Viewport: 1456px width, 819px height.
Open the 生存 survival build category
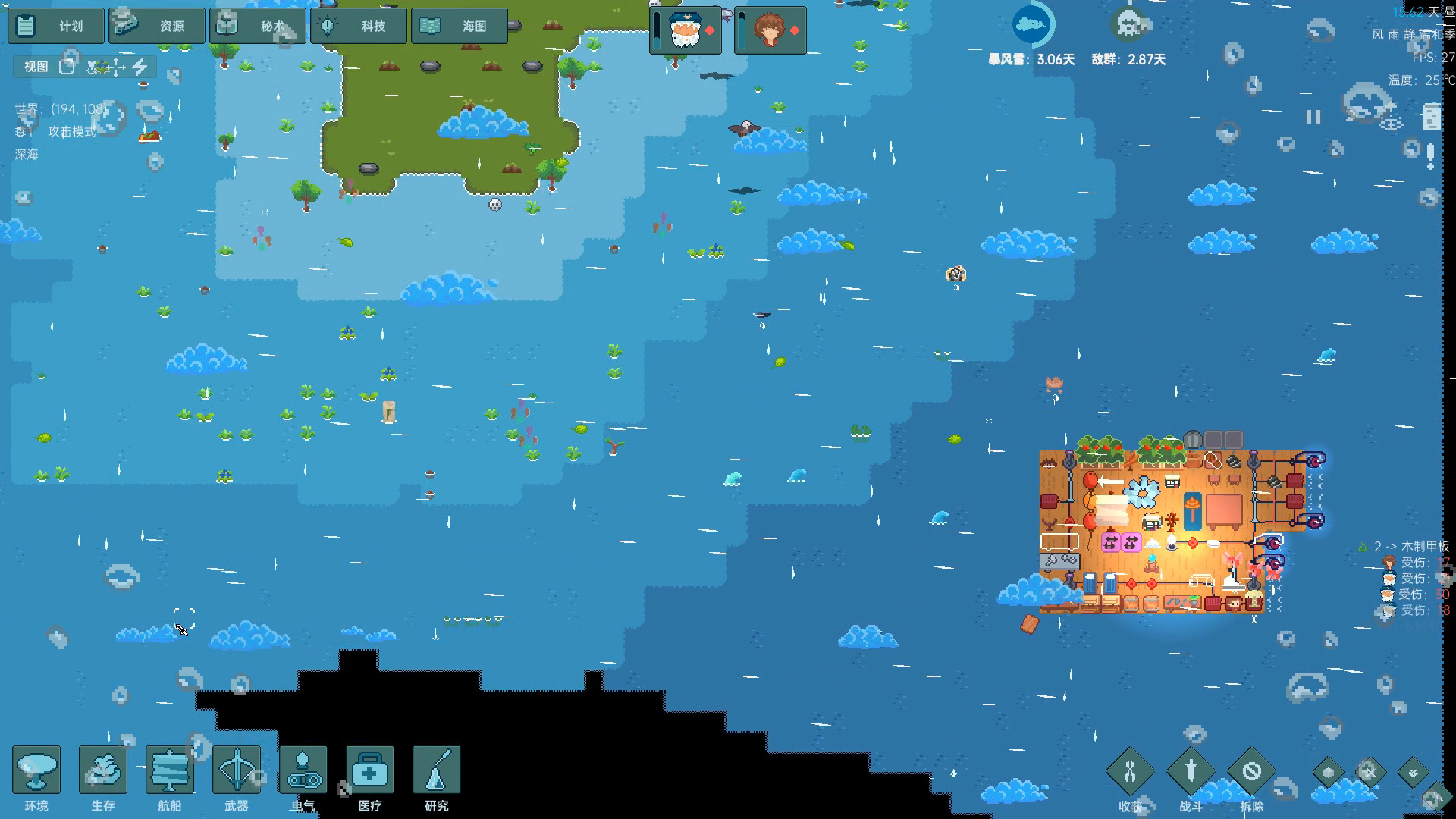[102, 769]
